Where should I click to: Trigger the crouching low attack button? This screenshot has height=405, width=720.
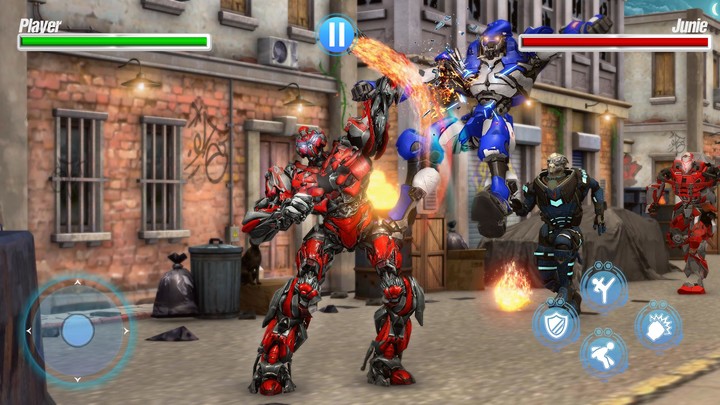tap(604, 352)
